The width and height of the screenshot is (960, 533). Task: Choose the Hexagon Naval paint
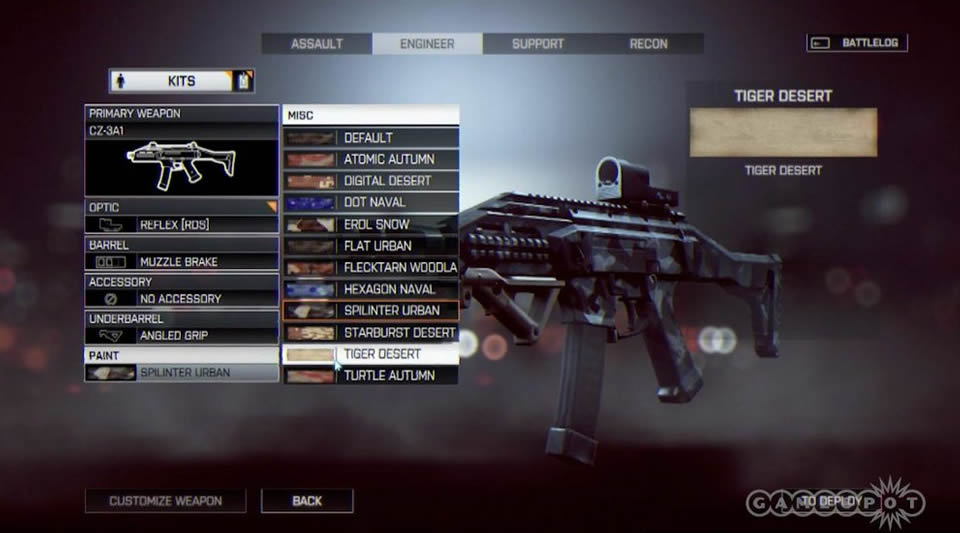point(371,289)
